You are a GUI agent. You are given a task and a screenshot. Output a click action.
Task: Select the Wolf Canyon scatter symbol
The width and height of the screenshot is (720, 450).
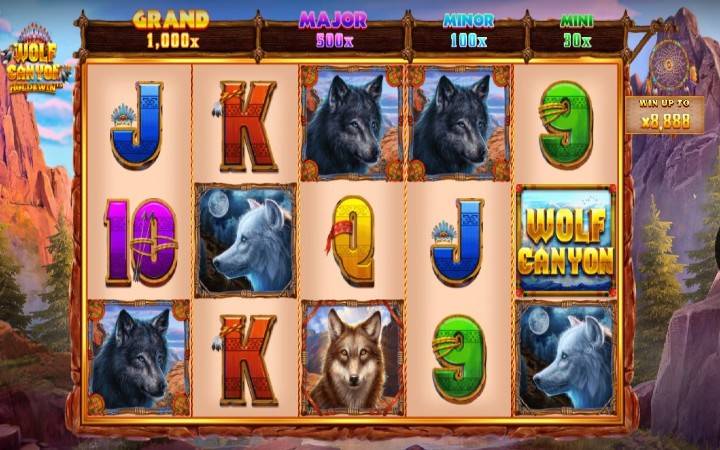tap(565, 241)
